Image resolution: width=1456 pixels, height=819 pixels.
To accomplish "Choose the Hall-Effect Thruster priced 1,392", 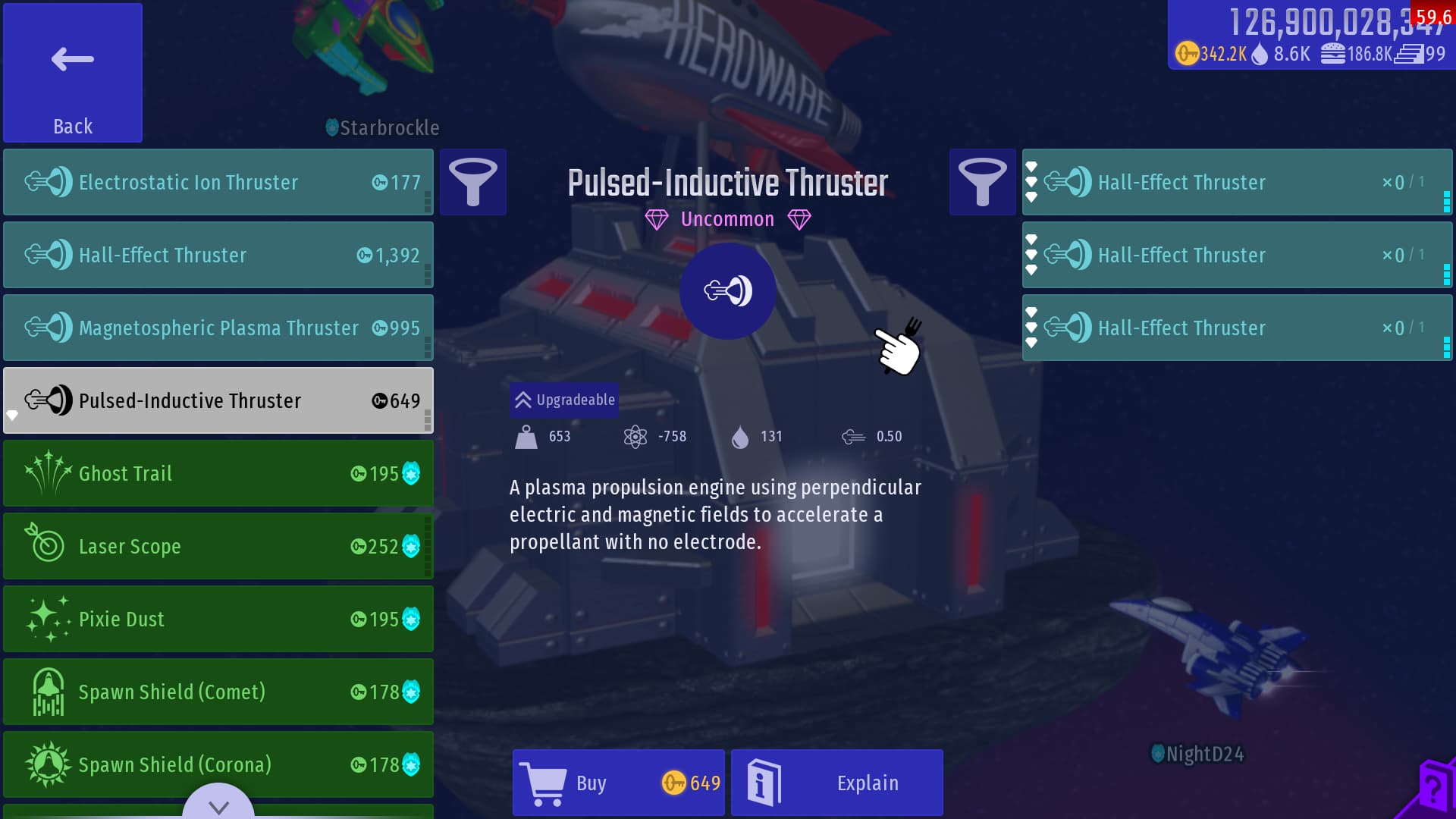I will click(218, 255).
